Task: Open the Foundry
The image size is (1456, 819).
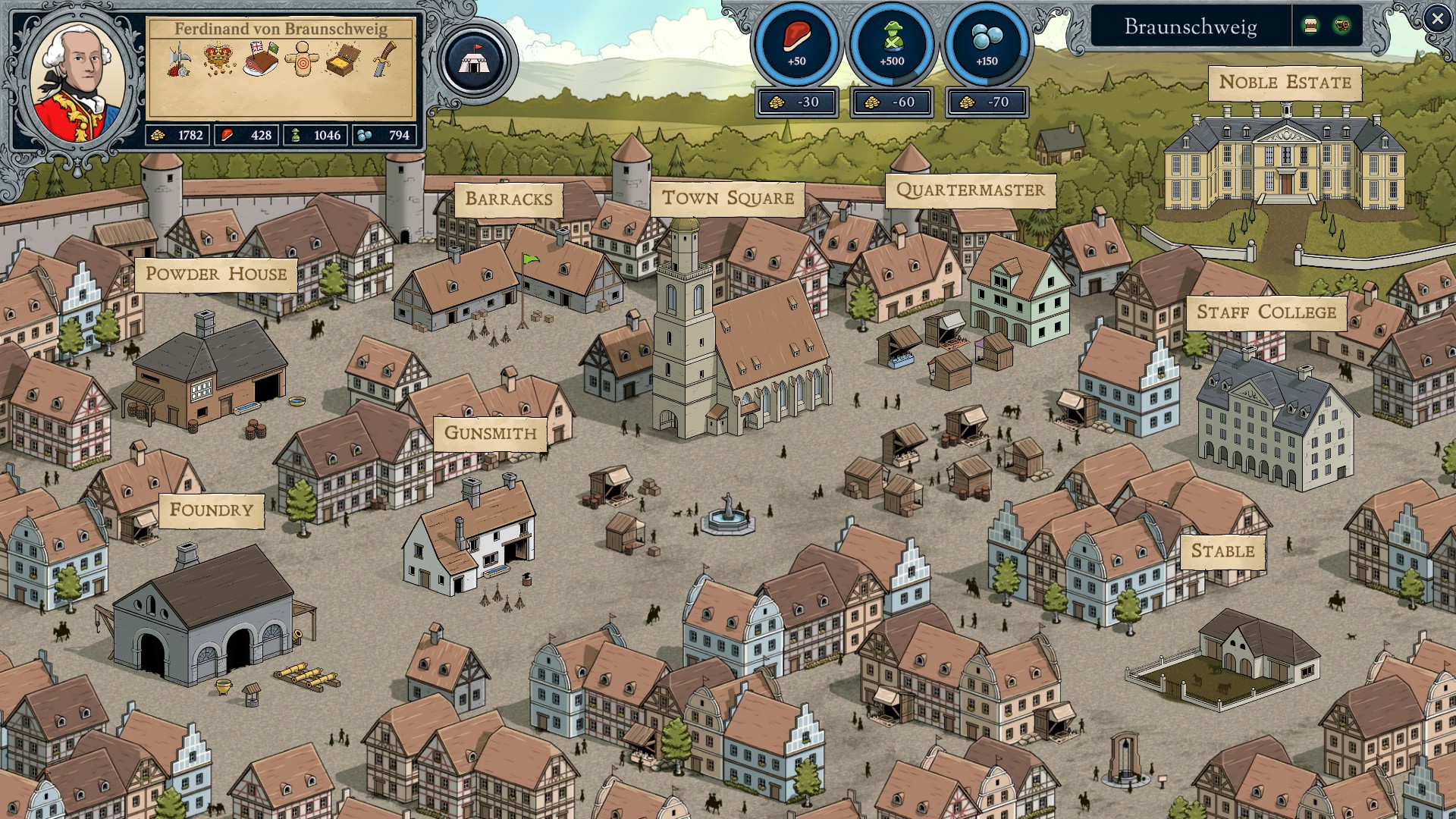Action: coord(211,510)
